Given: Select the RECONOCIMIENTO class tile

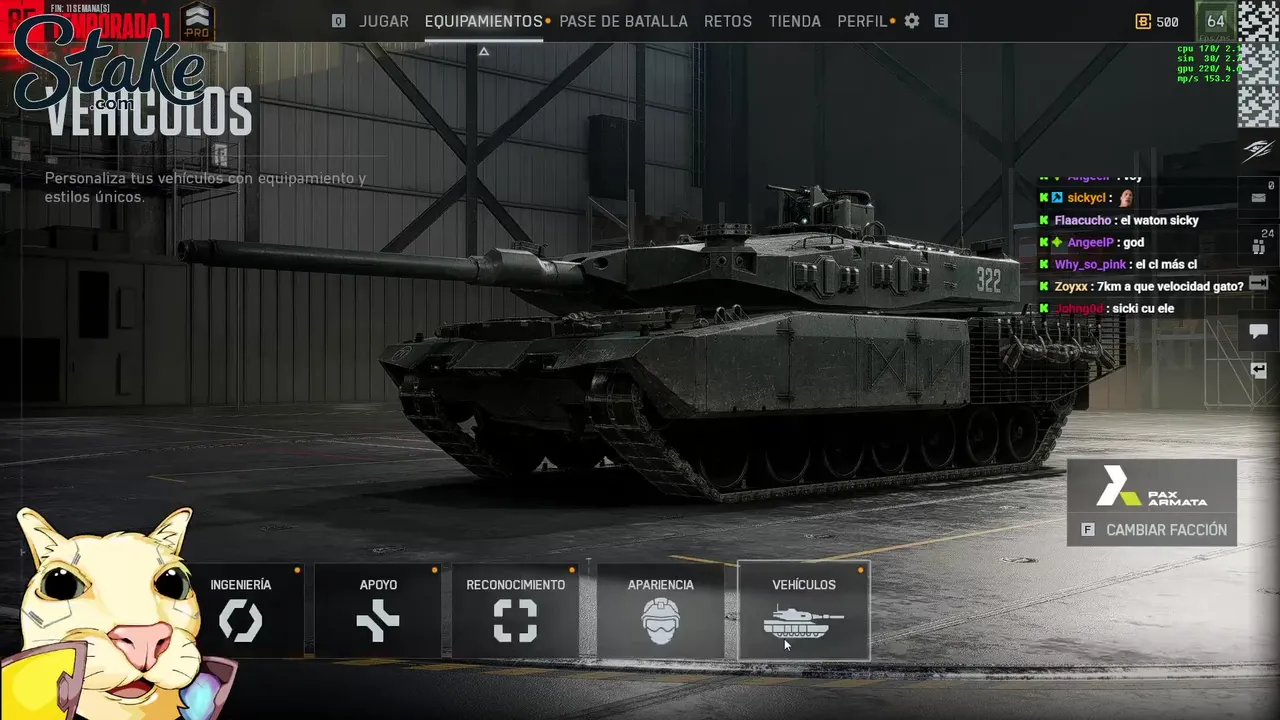Looking at the screenshot, I should 515,610.
